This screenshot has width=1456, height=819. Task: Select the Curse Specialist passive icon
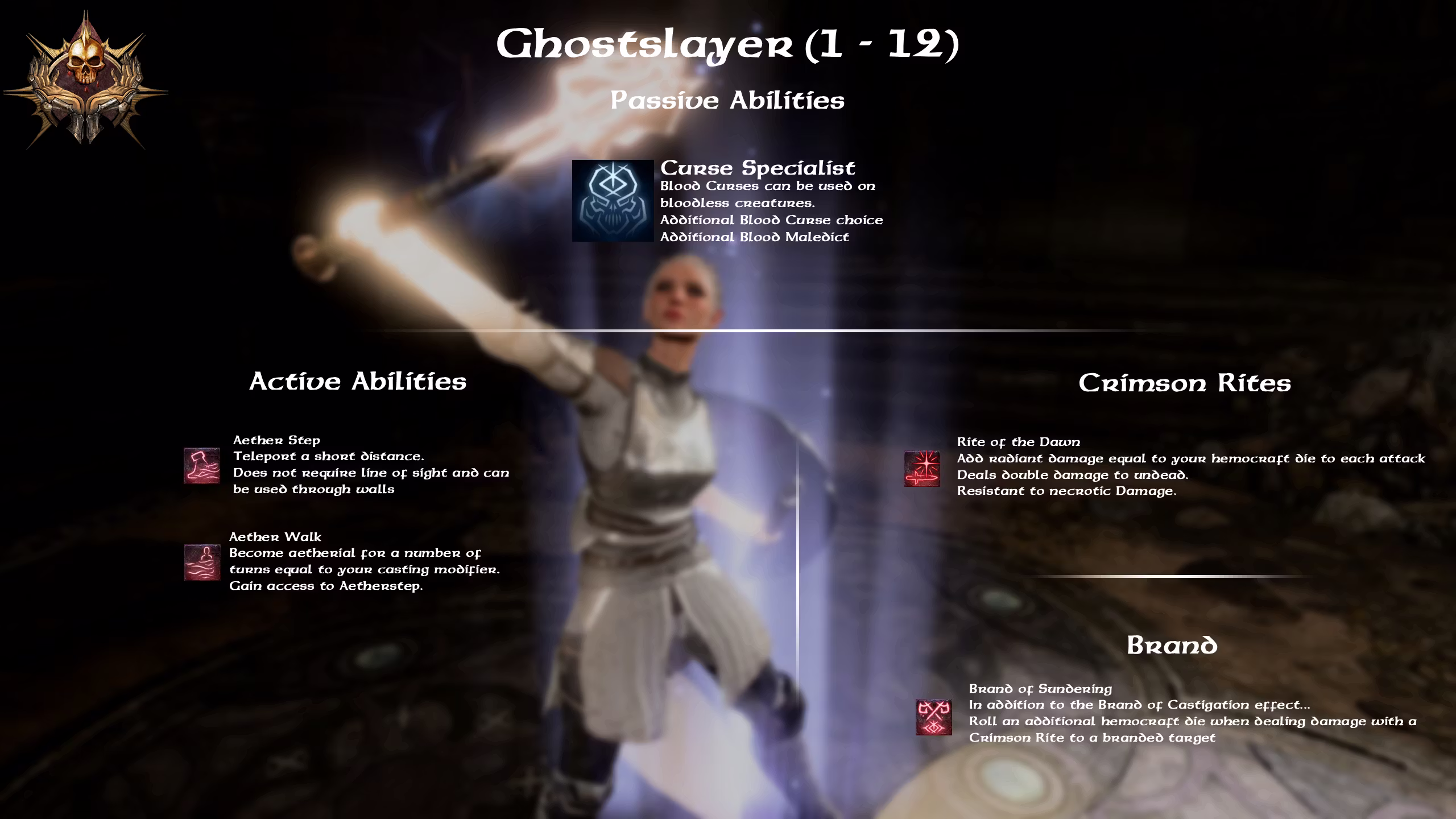[x=613, y=201]
